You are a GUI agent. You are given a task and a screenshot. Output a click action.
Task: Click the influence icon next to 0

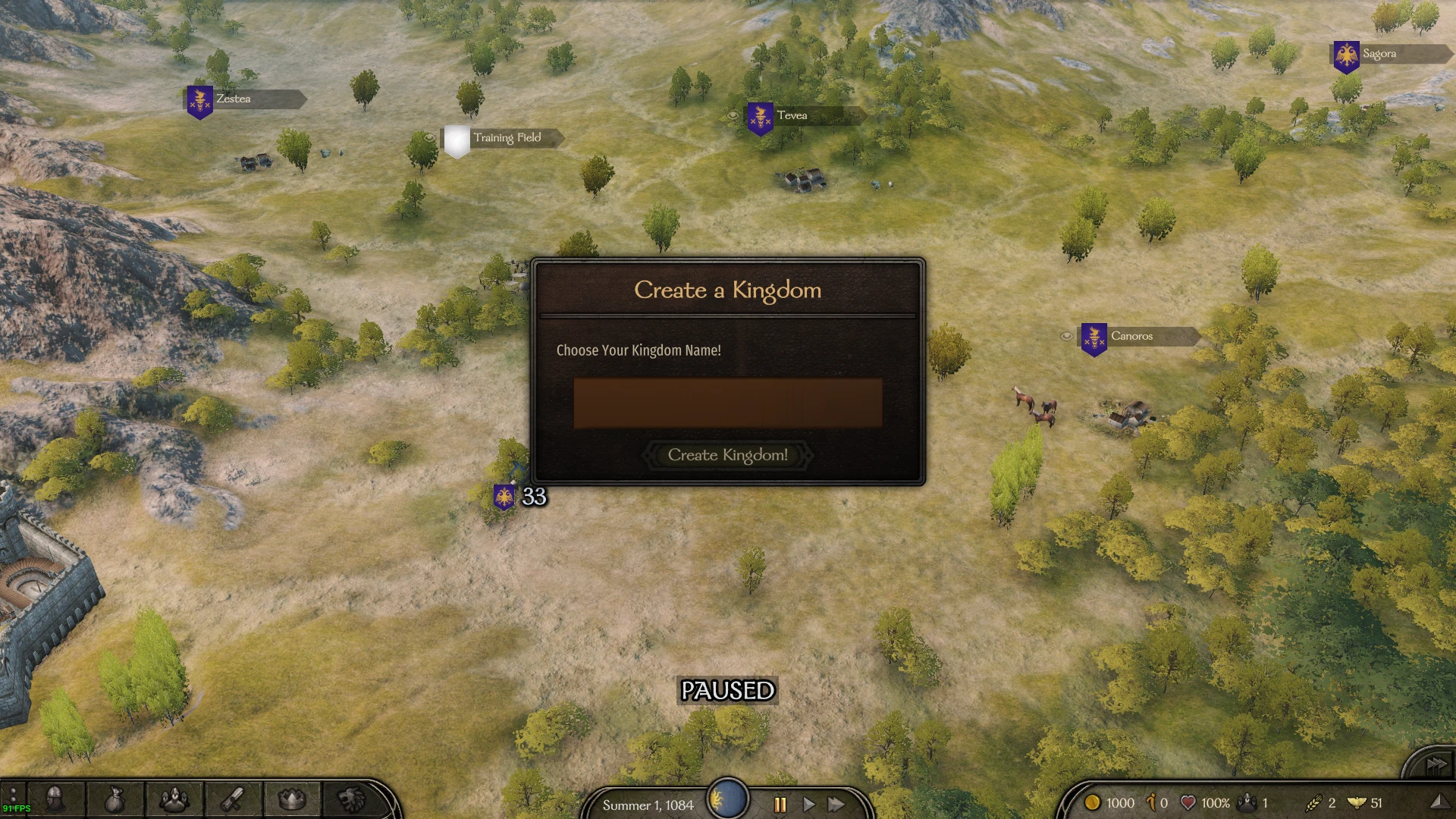click(1151, 802)
